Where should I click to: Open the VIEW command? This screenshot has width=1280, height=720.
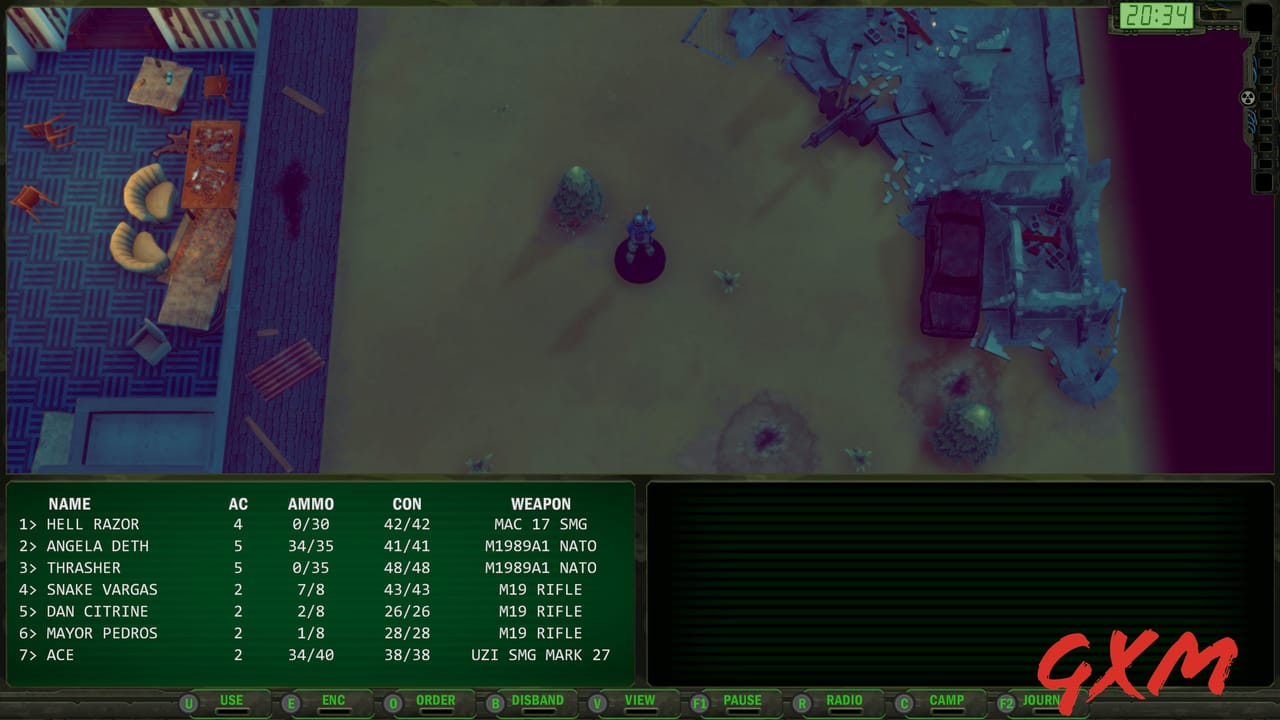[x=639, y=700]
